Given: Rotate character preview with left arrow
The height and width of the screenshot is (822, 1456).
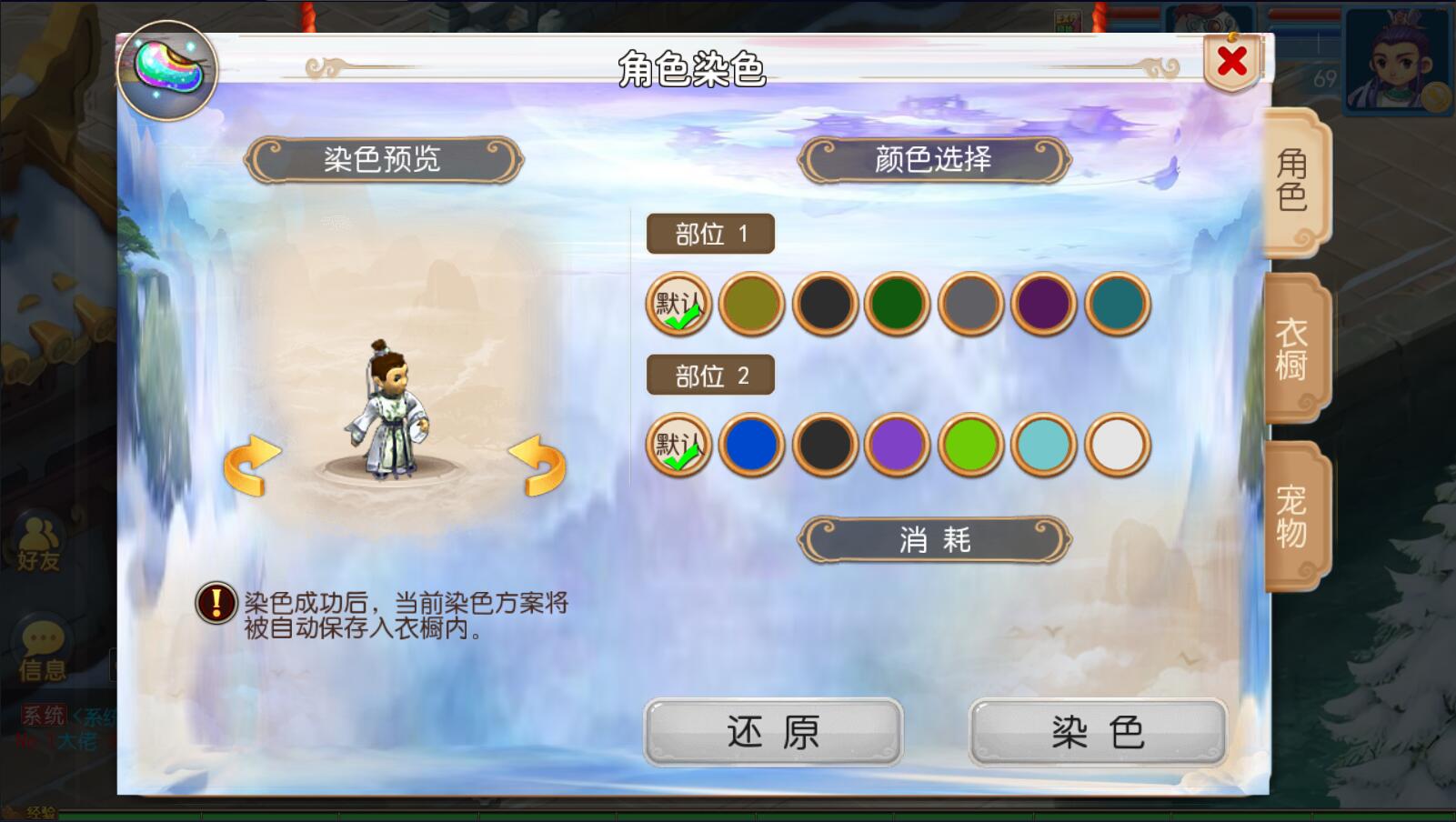Looking at the screenshot, I should (253, 465).
